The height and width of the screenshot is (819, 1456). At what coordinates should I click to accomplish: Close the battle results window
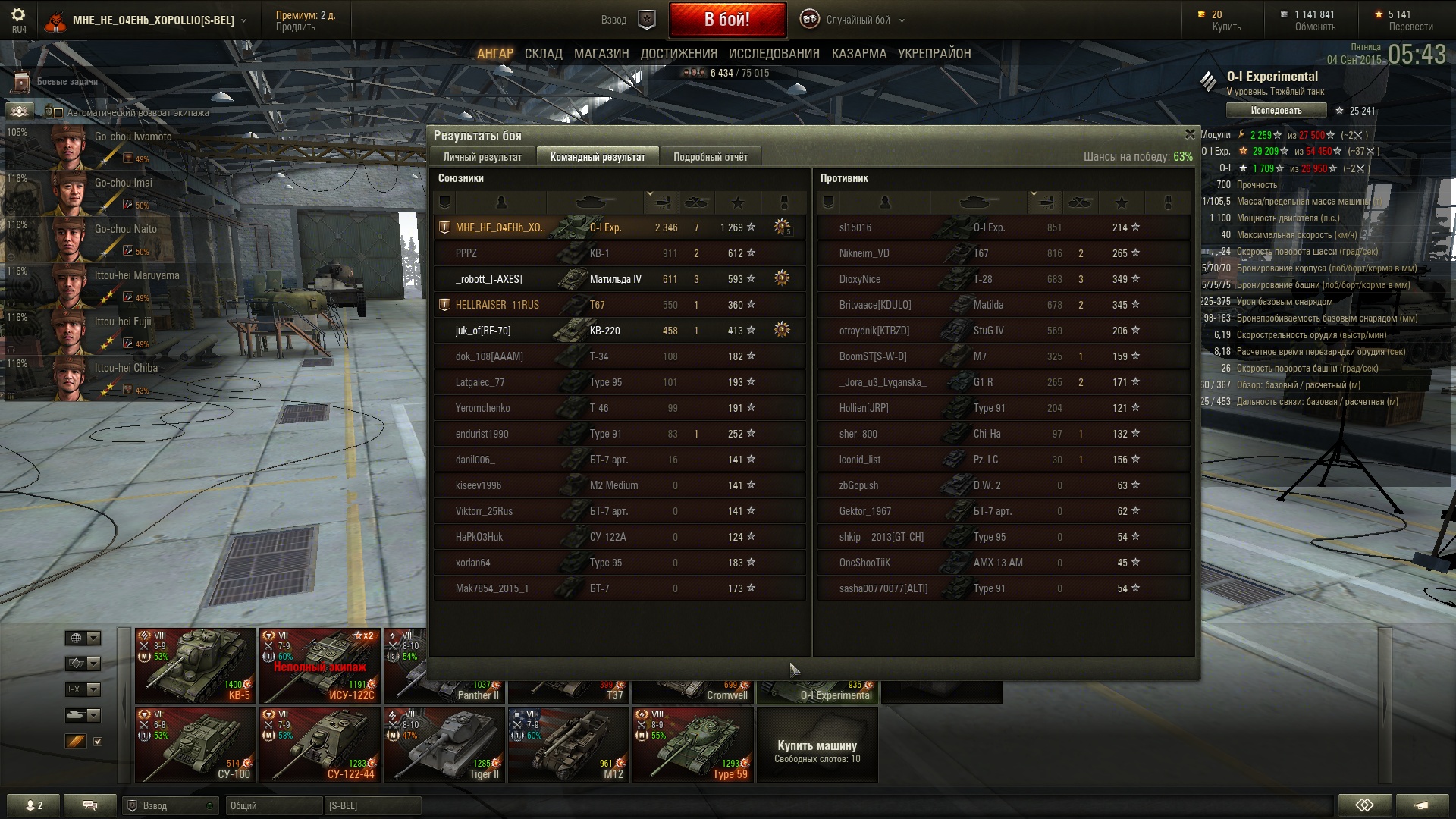1190,134
